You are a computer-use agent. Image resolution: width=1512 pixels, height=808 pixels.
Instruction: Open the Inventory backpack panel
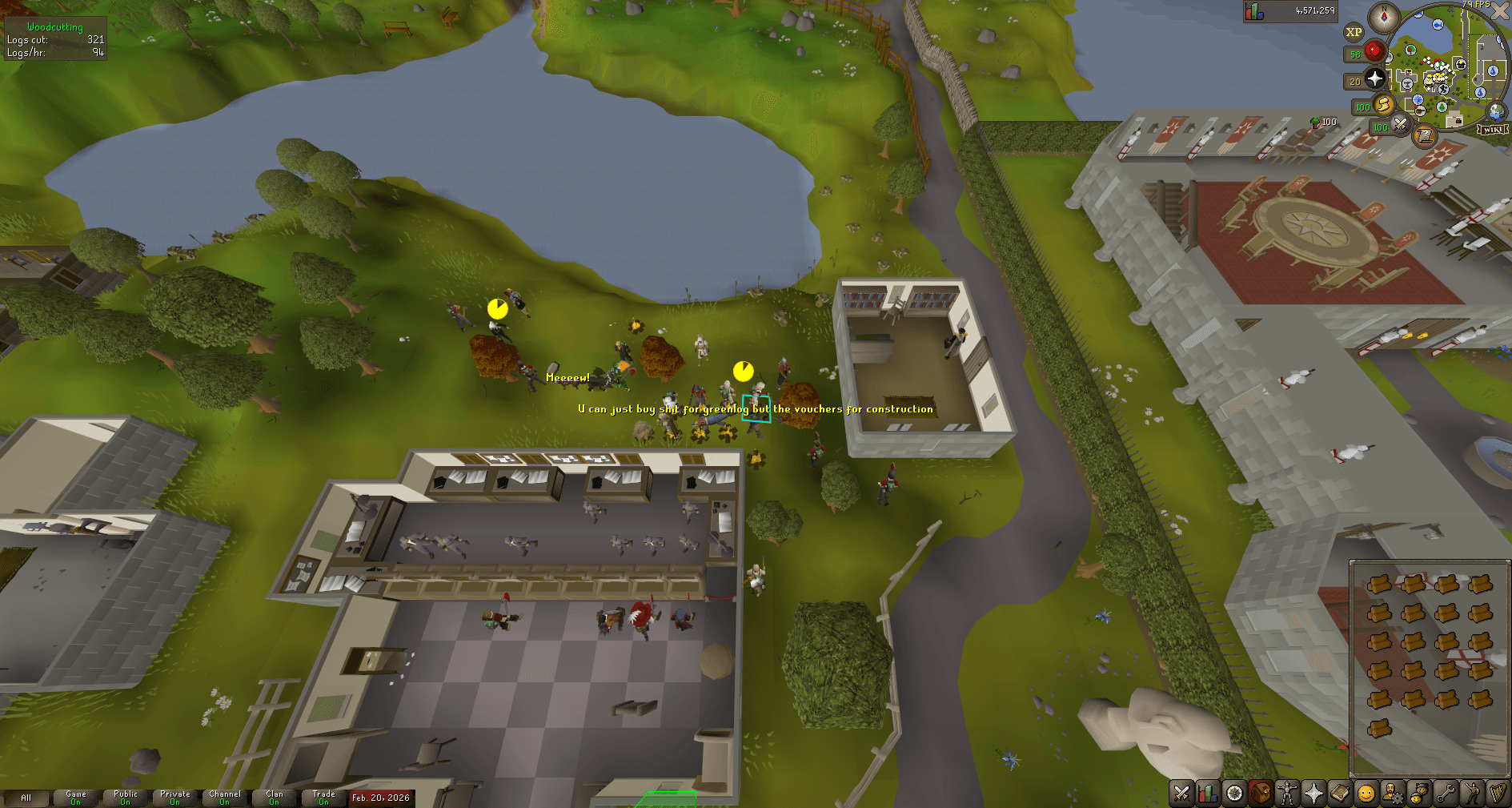[x=1261, y=794]
